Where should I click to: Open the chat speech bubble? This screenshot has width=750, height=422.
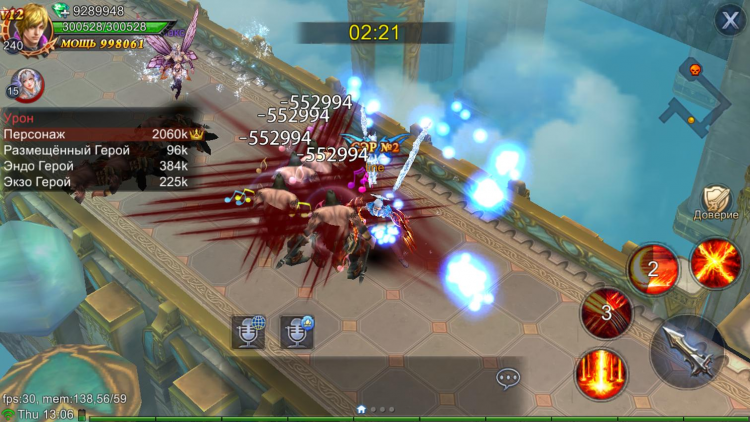click(x=508, y=378)
